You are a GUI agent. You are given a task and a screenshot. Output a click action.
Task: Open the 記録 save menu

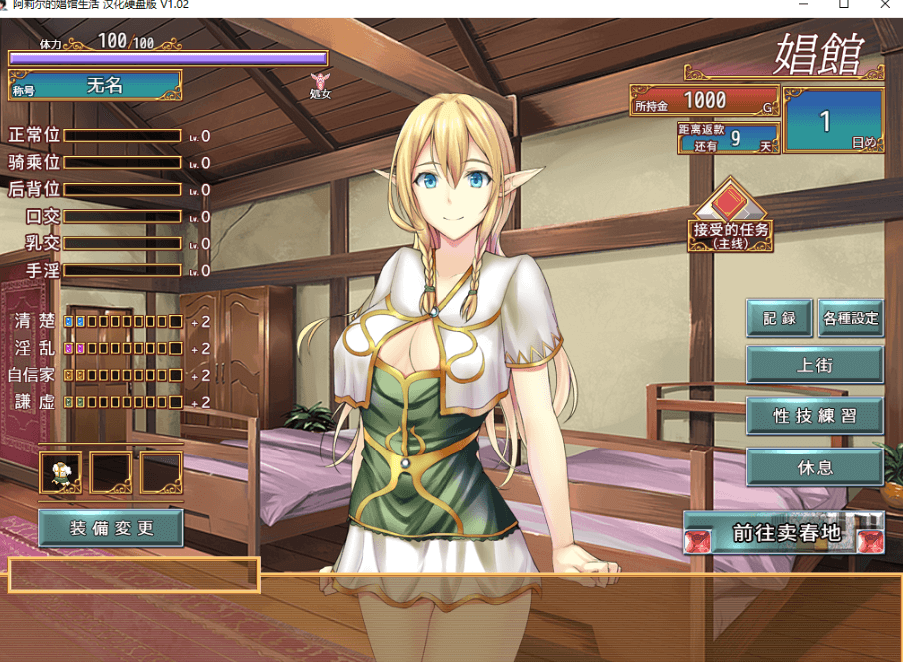(780, 318)
